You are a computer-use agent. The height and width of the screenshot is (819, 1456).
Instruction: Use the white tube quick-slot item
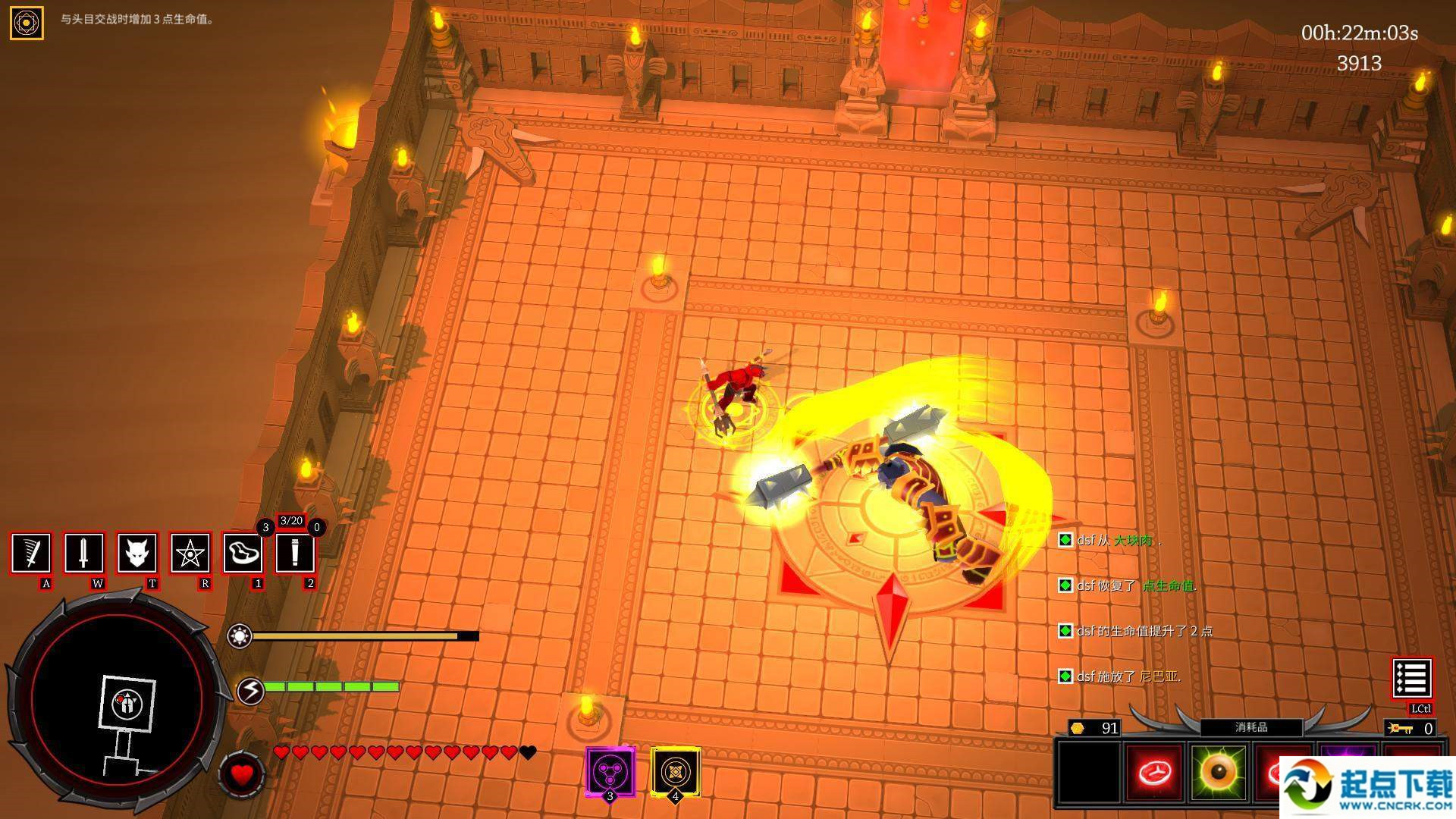pyautogui.click(x=294, y=553)
